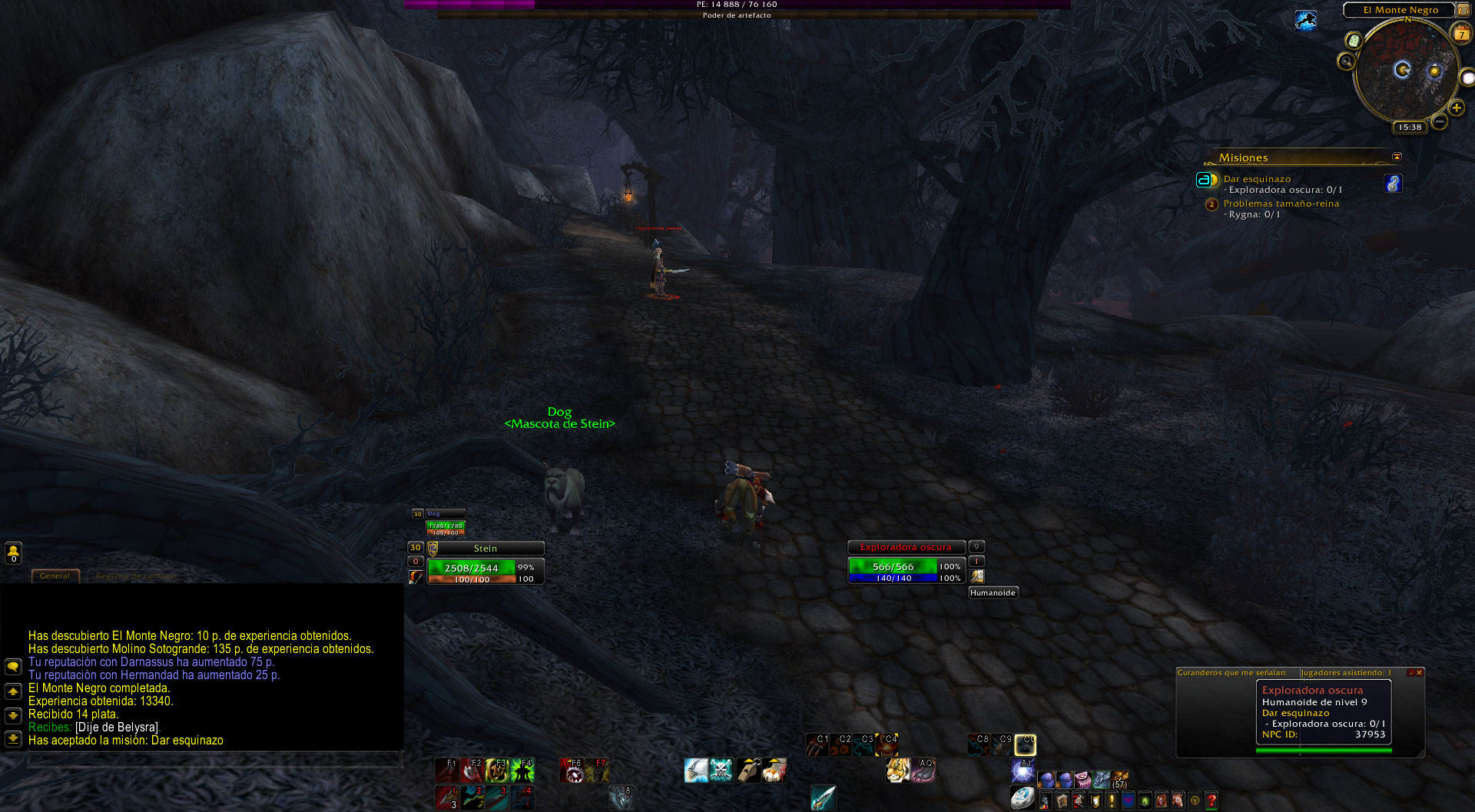This screenshot has height=812, width=1475.
Task: Click the social contacts button above chat
Action: click(13, 552)
